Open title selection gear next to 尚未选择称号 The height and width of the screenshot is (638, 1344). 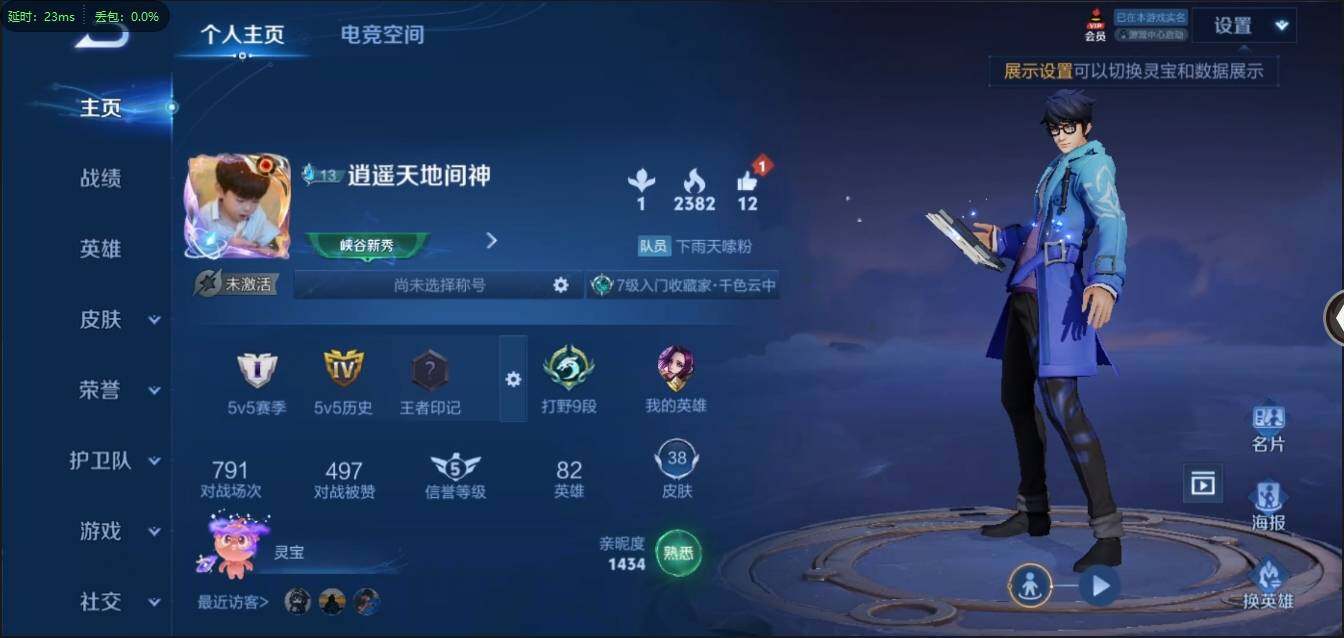[561, 285]
